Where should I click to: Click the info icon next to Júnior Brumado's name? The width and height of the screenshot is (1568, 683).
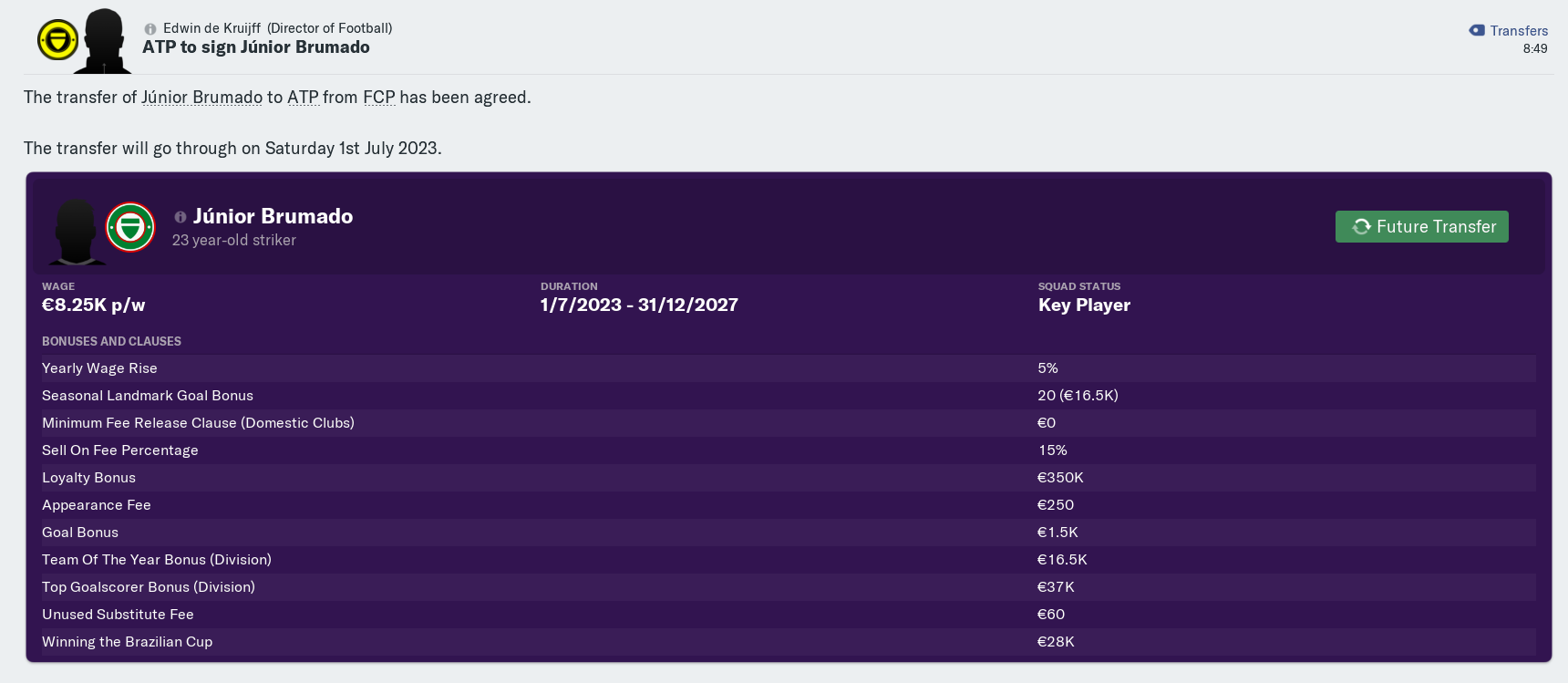pyautogui.click(x=179, y=217)
